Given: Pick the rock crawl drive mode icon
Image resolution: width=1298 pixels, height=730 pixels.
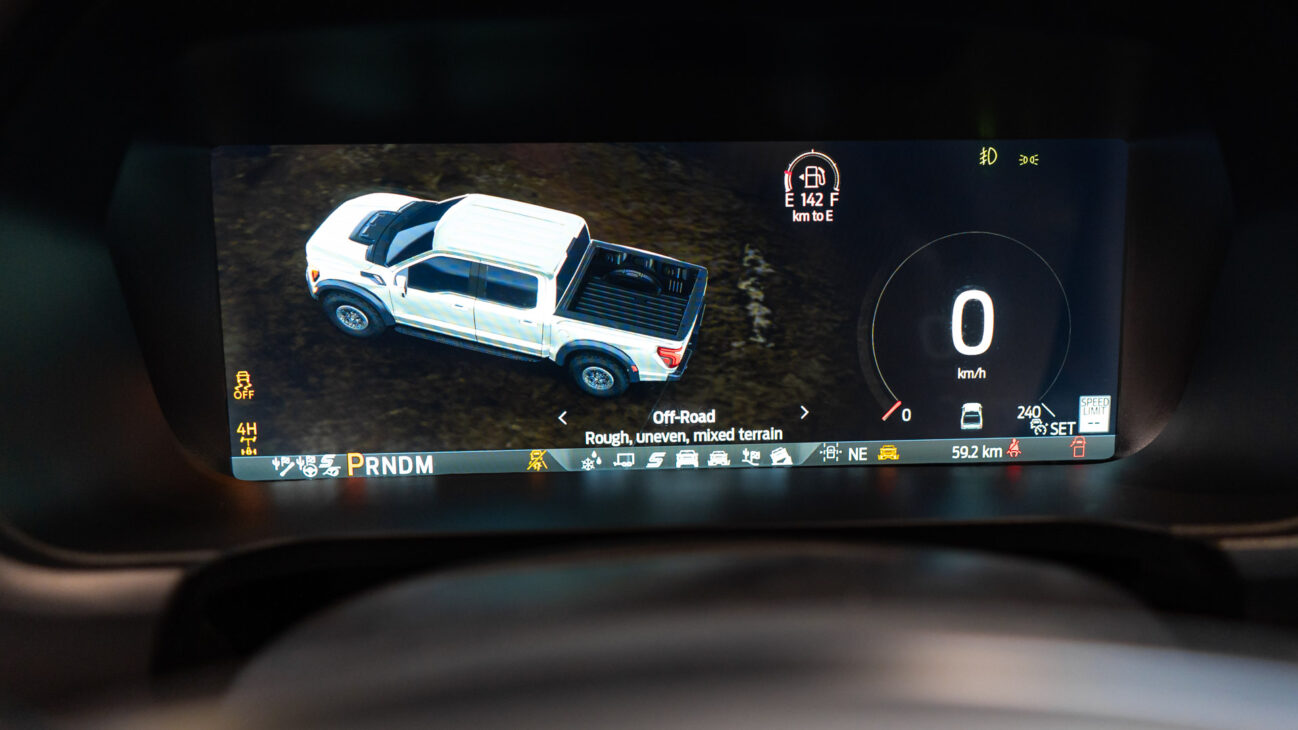Looking at the screenshot, I should pos(781,456).
